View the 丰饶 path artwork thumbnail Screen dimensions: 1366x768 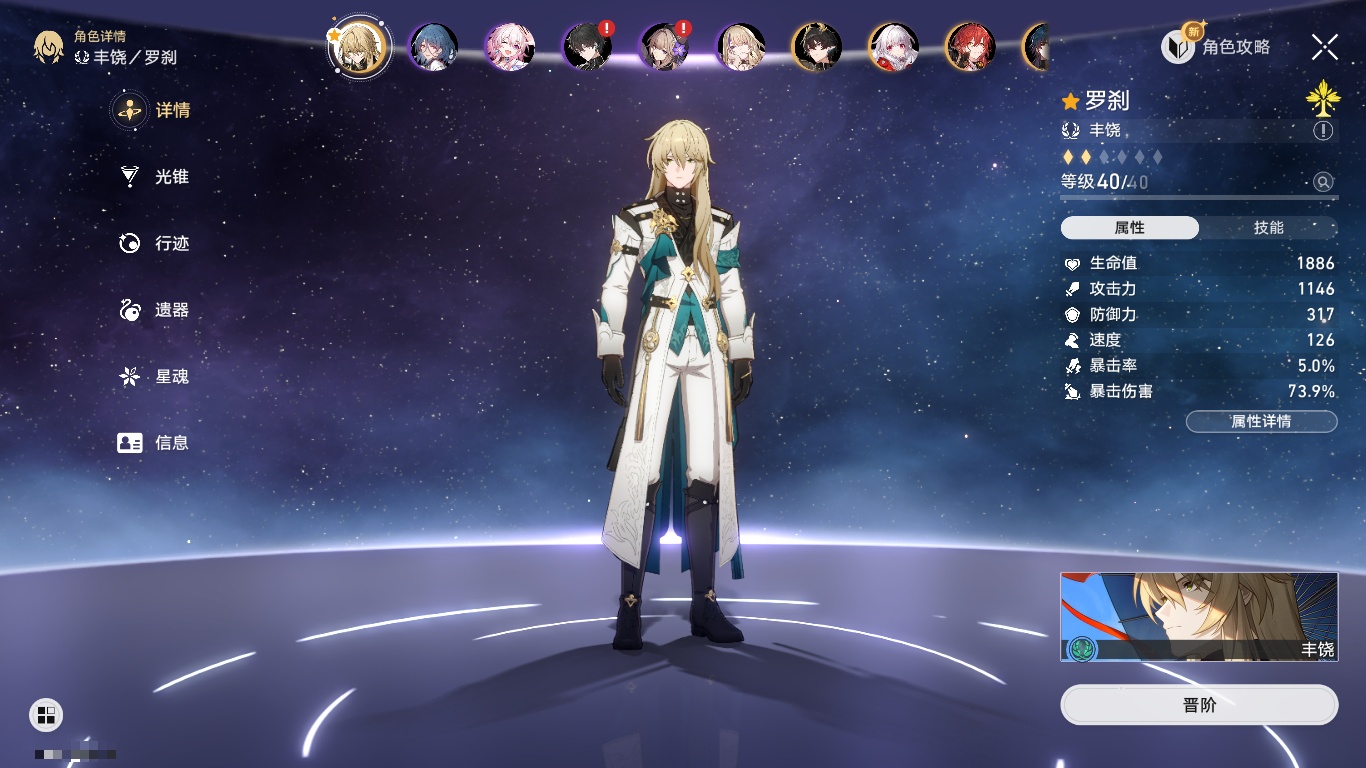[x=1199, y=617]
